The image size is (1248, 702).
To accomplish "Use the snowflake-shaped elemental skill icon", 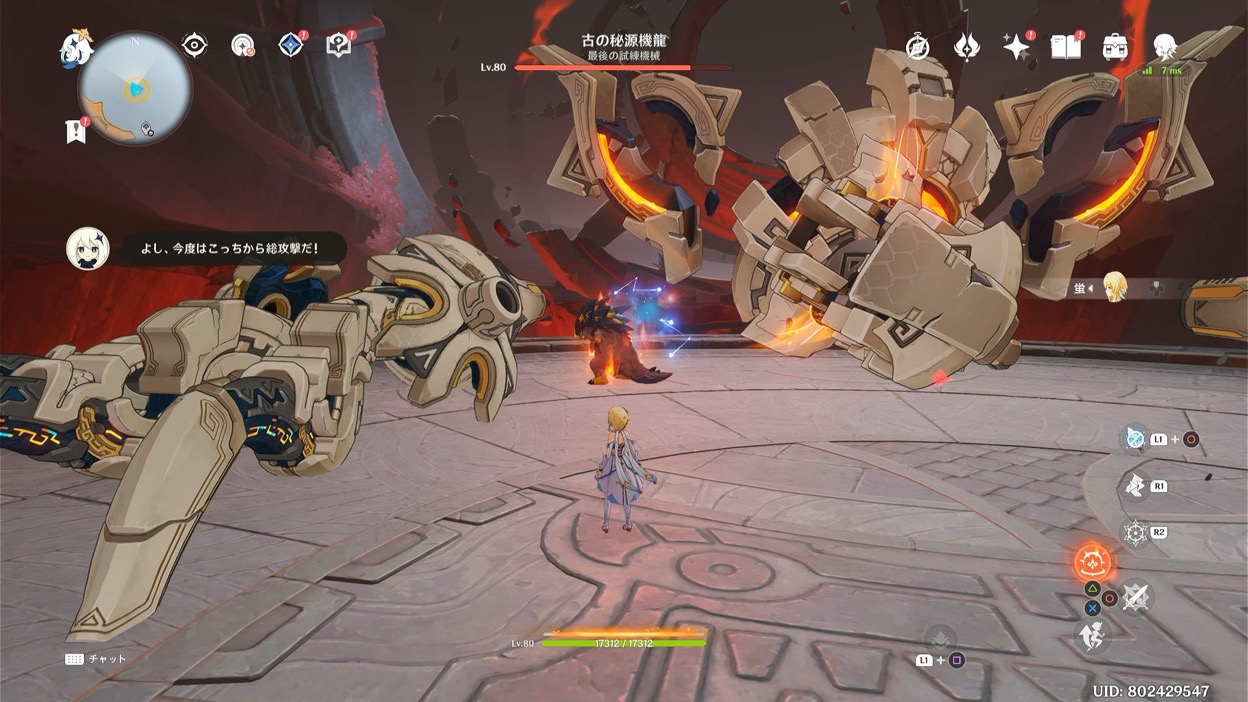I will pyautogui.click(x=1135, y=532).
